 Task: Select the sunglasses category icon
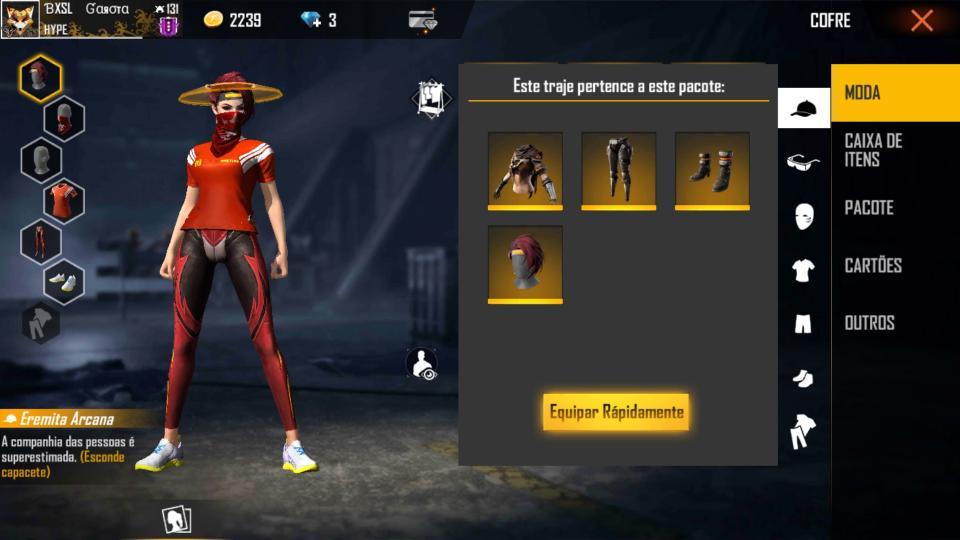point(803,162)
